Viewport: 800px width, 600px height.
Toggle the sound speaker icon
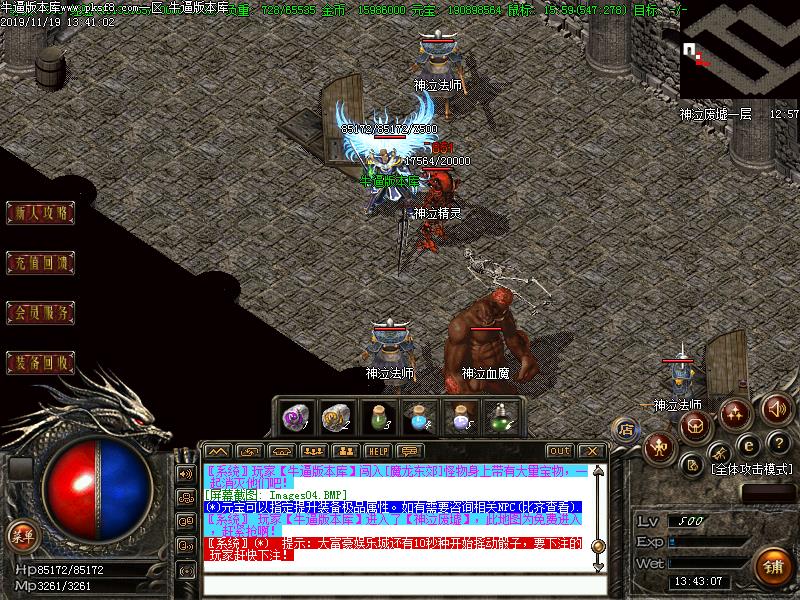[776, 409]
